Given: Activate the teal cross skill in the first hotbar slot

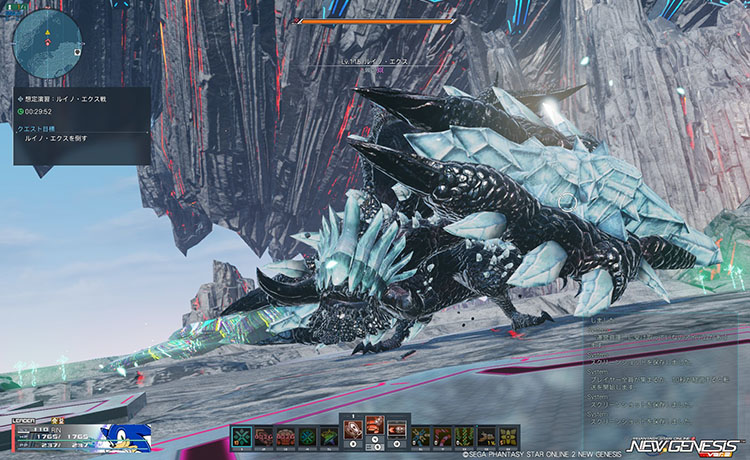Looking at the screenshot, I should (x=242, y=436).
